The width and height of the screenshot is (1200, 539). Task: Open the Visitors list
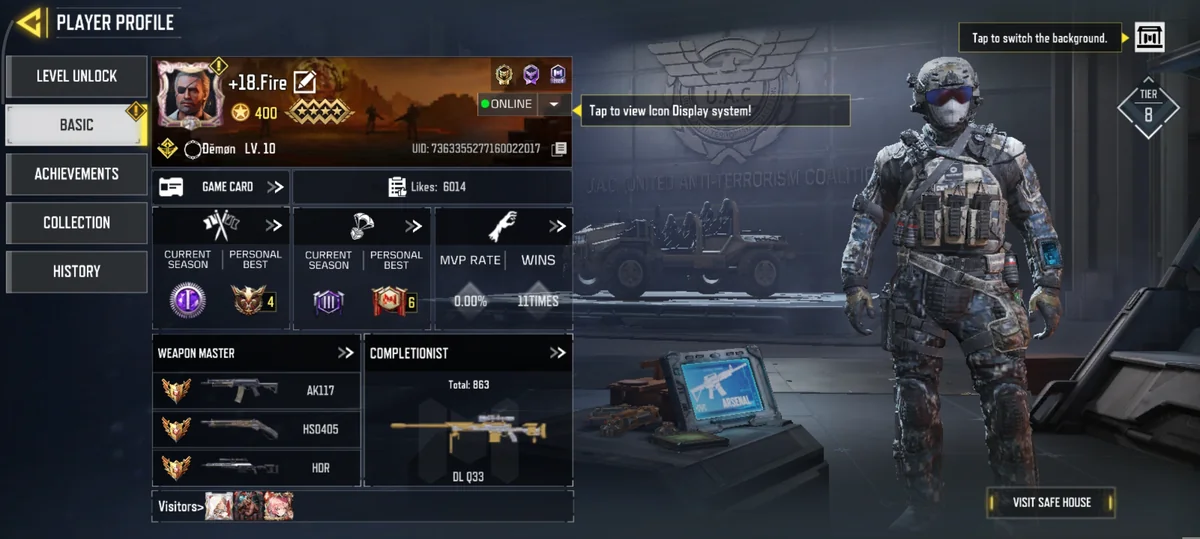(180, 506)
